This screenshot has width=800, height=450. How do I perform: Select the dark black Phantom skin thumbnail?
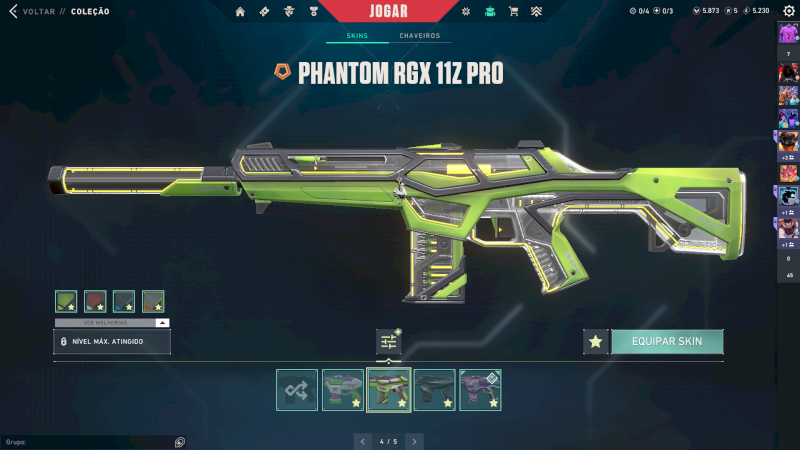pyautogui.click(x=435, y=390)
